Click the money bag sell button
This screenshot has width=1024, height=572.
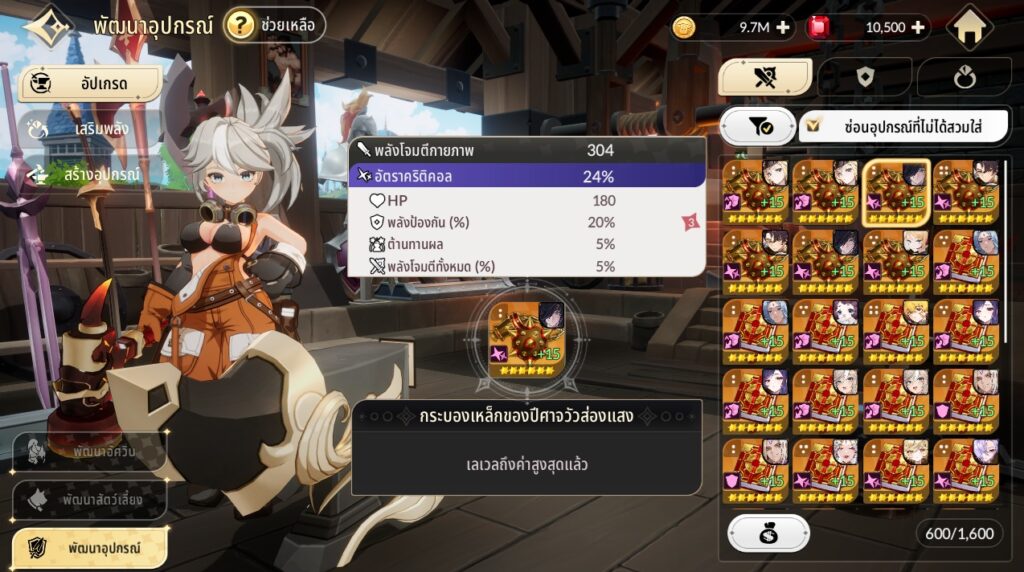tap(768, 534)
